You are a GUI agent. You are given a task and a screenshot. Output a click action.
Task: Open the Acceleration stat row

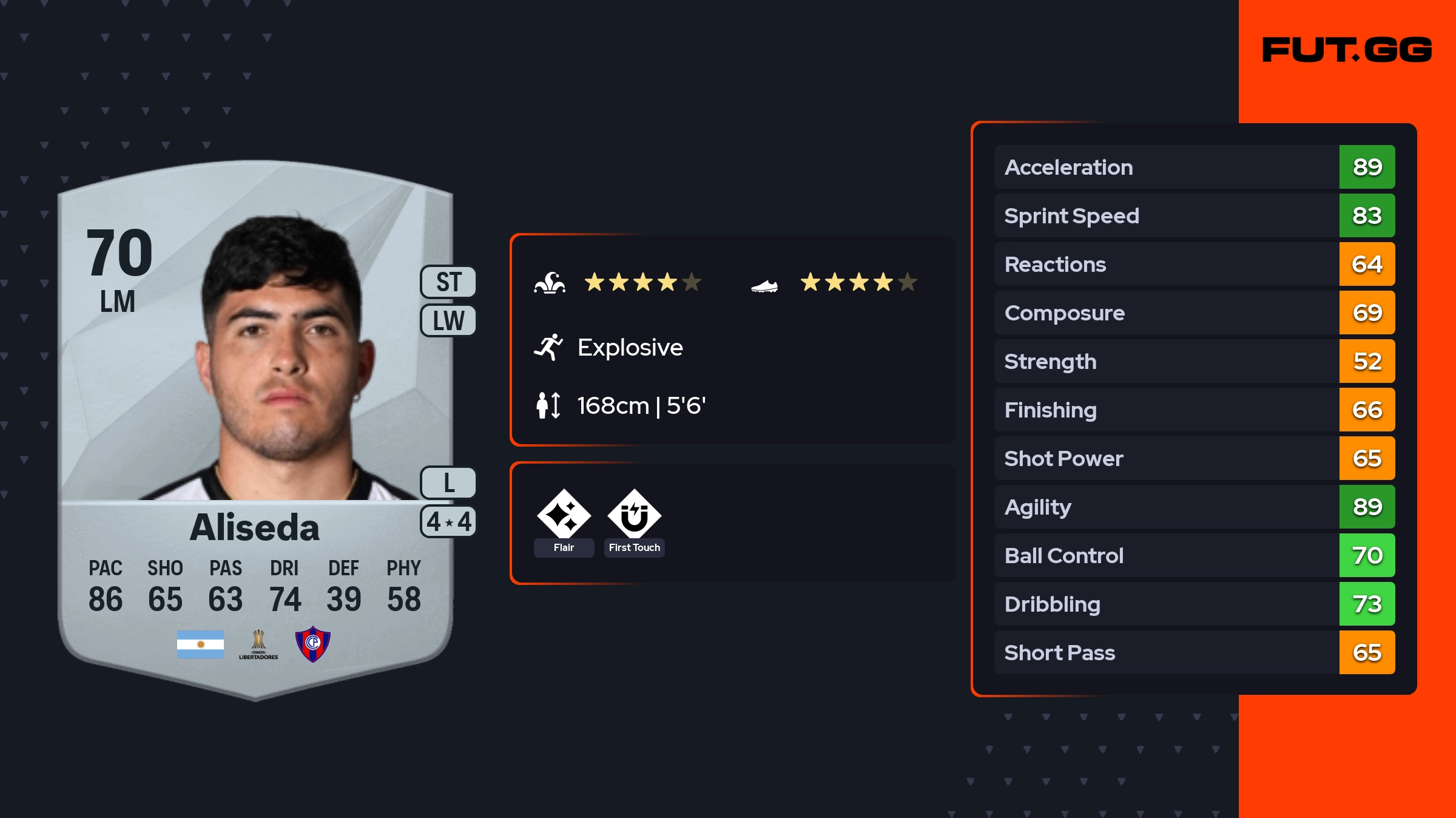coord(1194,167)
